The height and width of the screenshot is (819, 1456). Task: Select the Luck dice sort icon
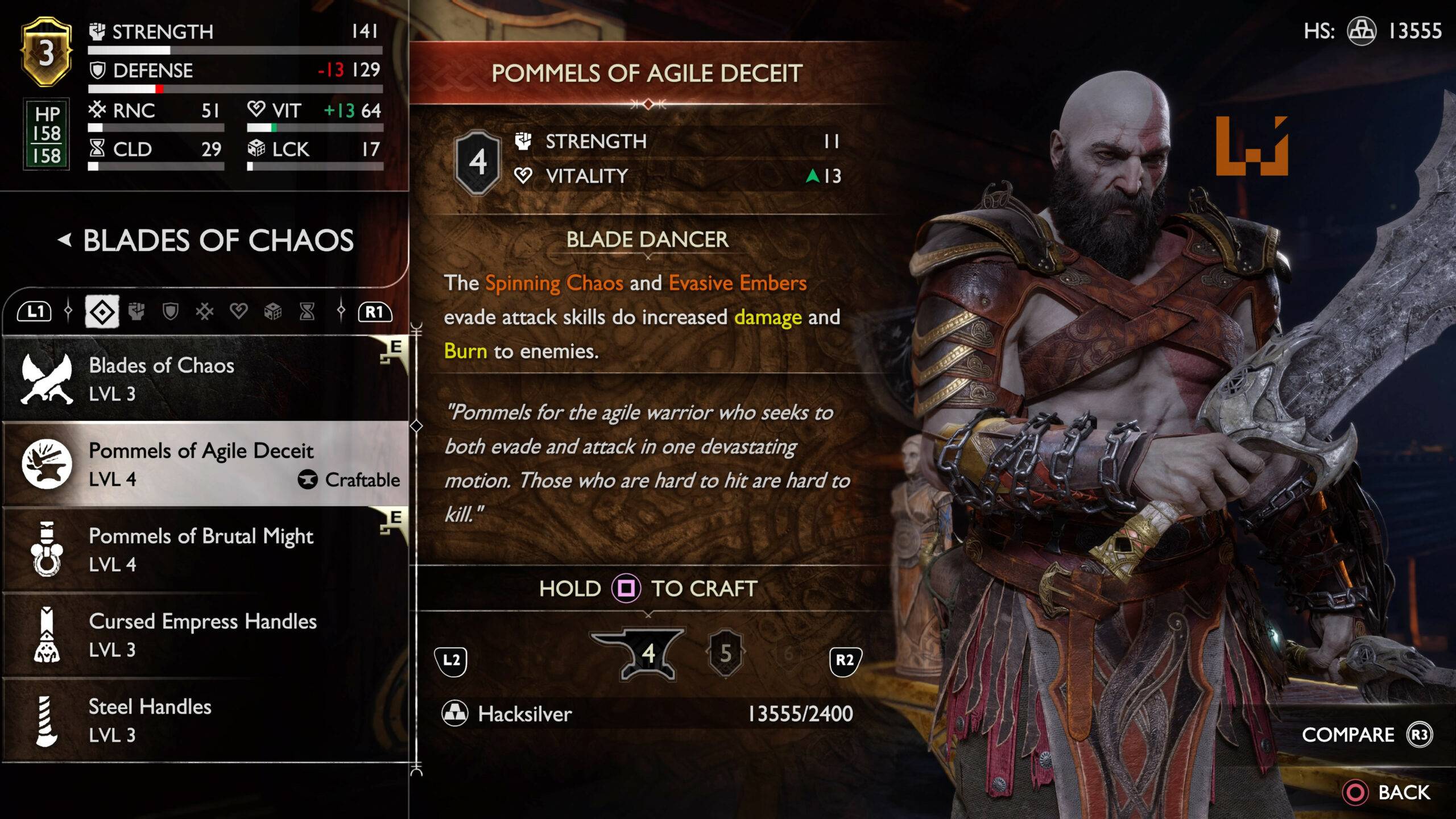coord(274,311)
